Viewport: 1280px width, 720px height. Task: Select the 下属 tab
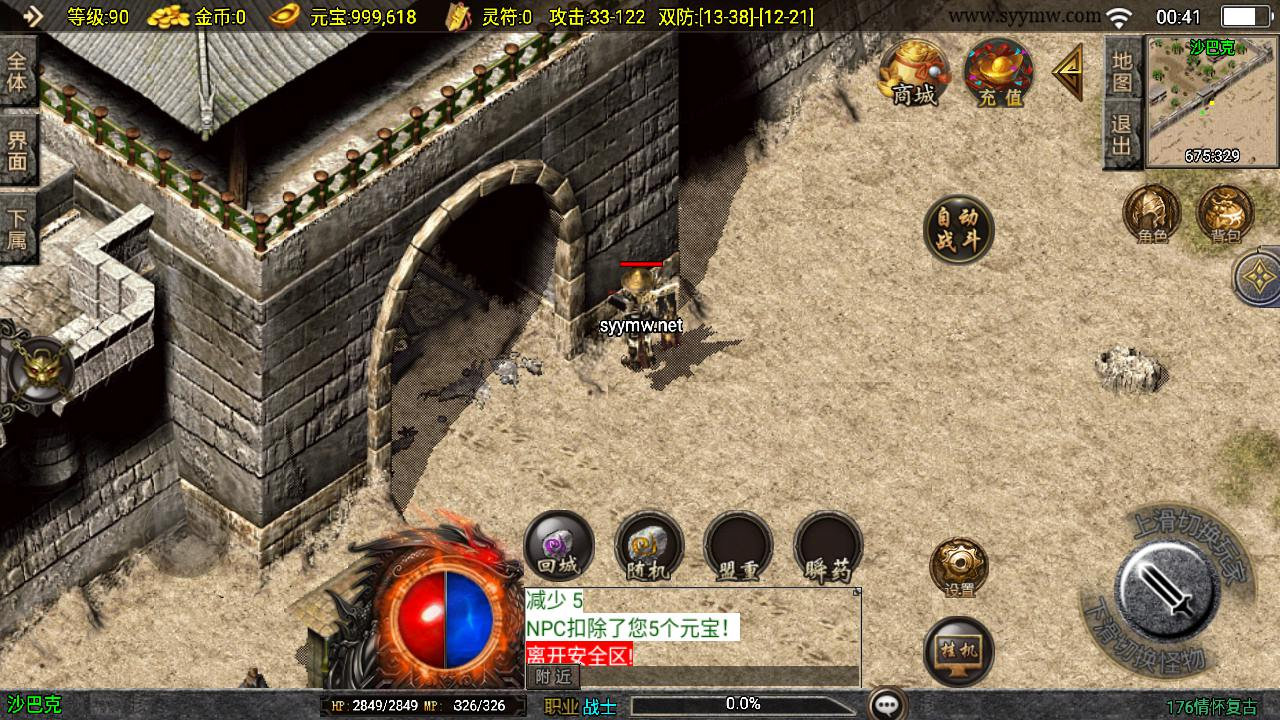[18, 228]
